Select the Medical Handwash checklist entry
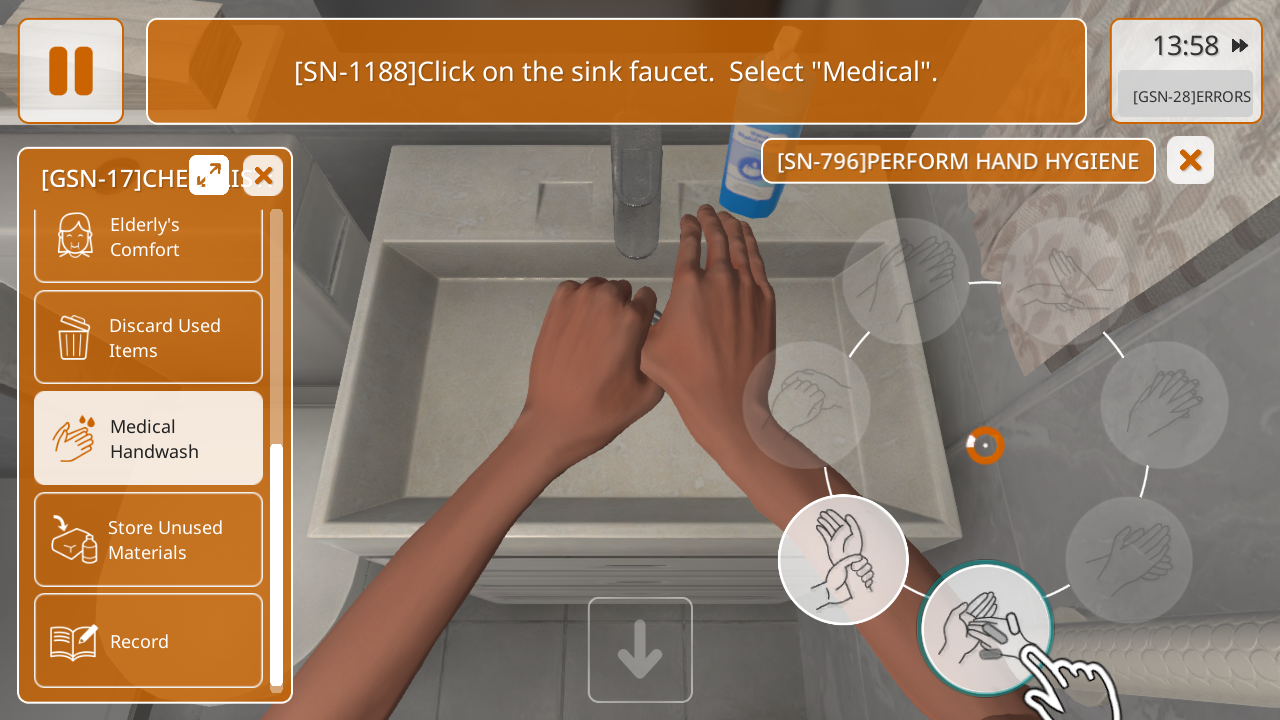1280x720 pixels. point(148,438)
